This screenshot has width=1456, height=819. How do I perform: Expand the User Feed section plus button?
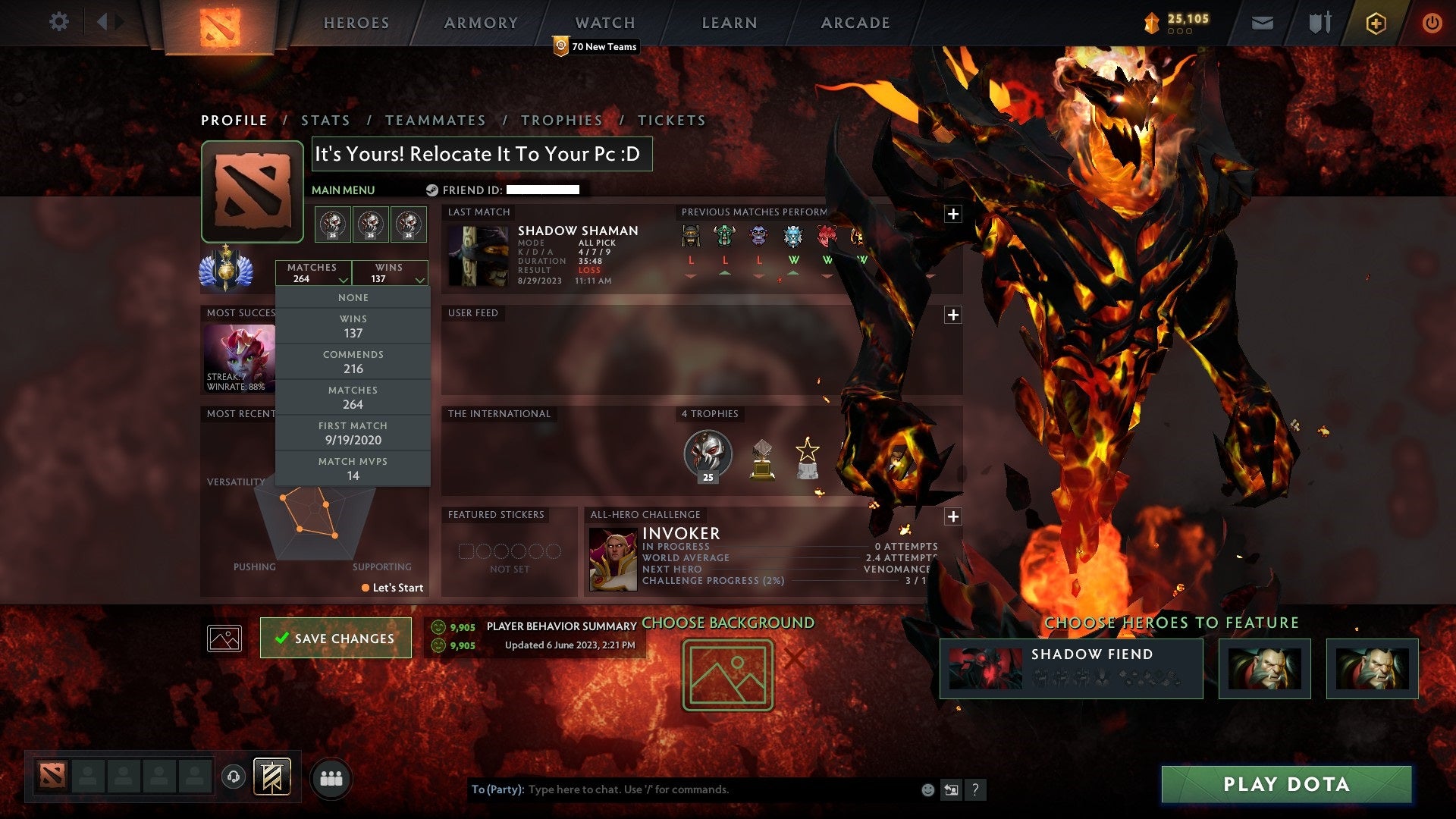coord(953,314)
